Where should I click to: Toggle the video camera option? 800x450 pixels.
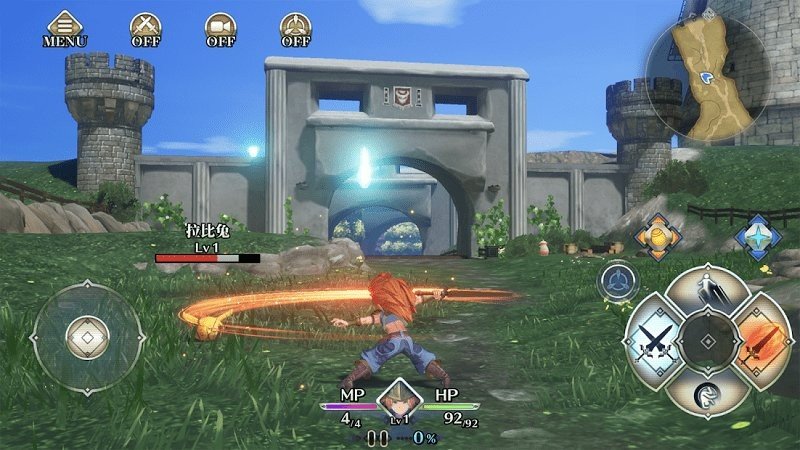click(x=220, y=28)
